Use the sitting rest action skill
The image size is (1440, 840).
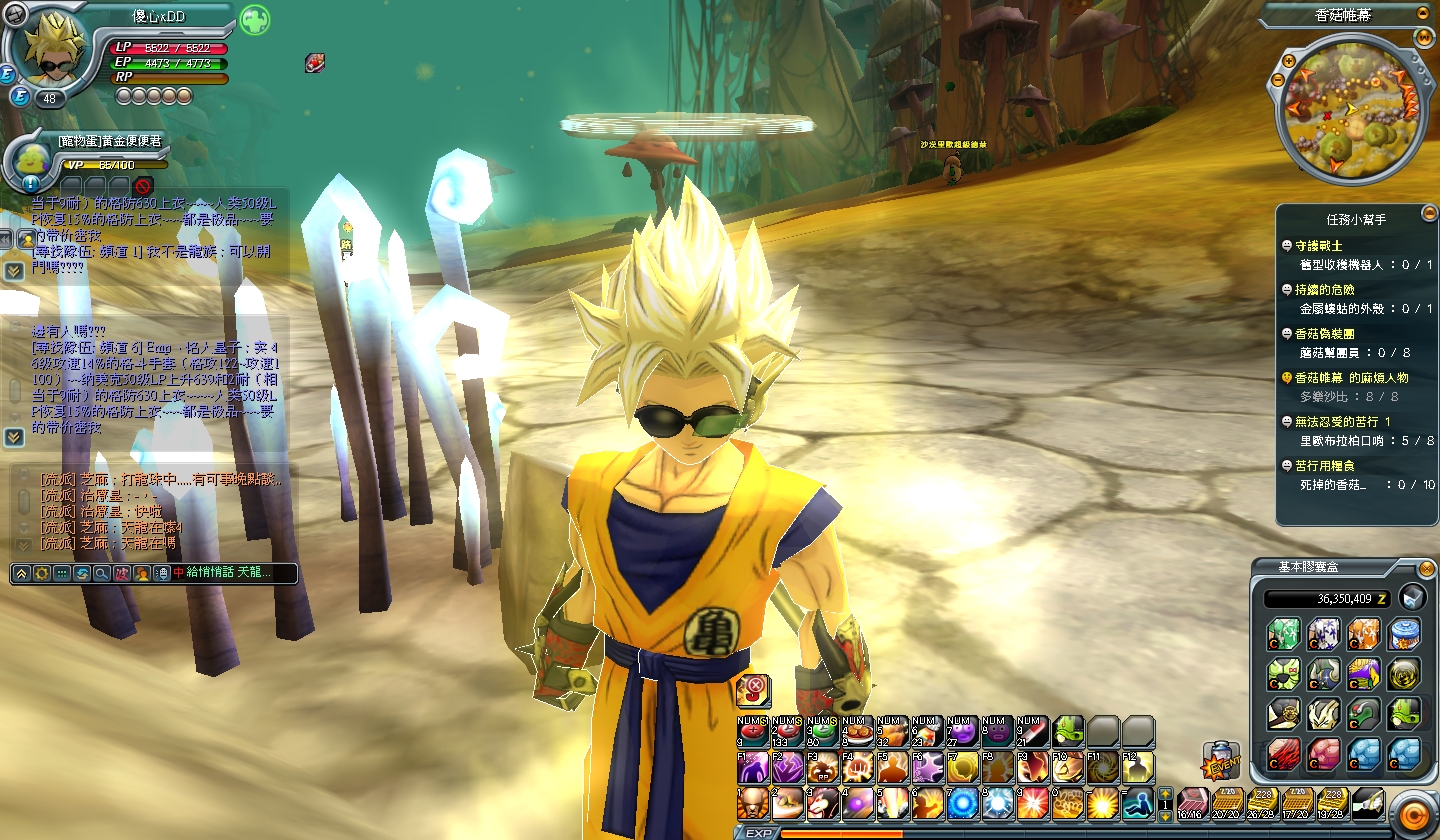click(x=1137, y=803)
